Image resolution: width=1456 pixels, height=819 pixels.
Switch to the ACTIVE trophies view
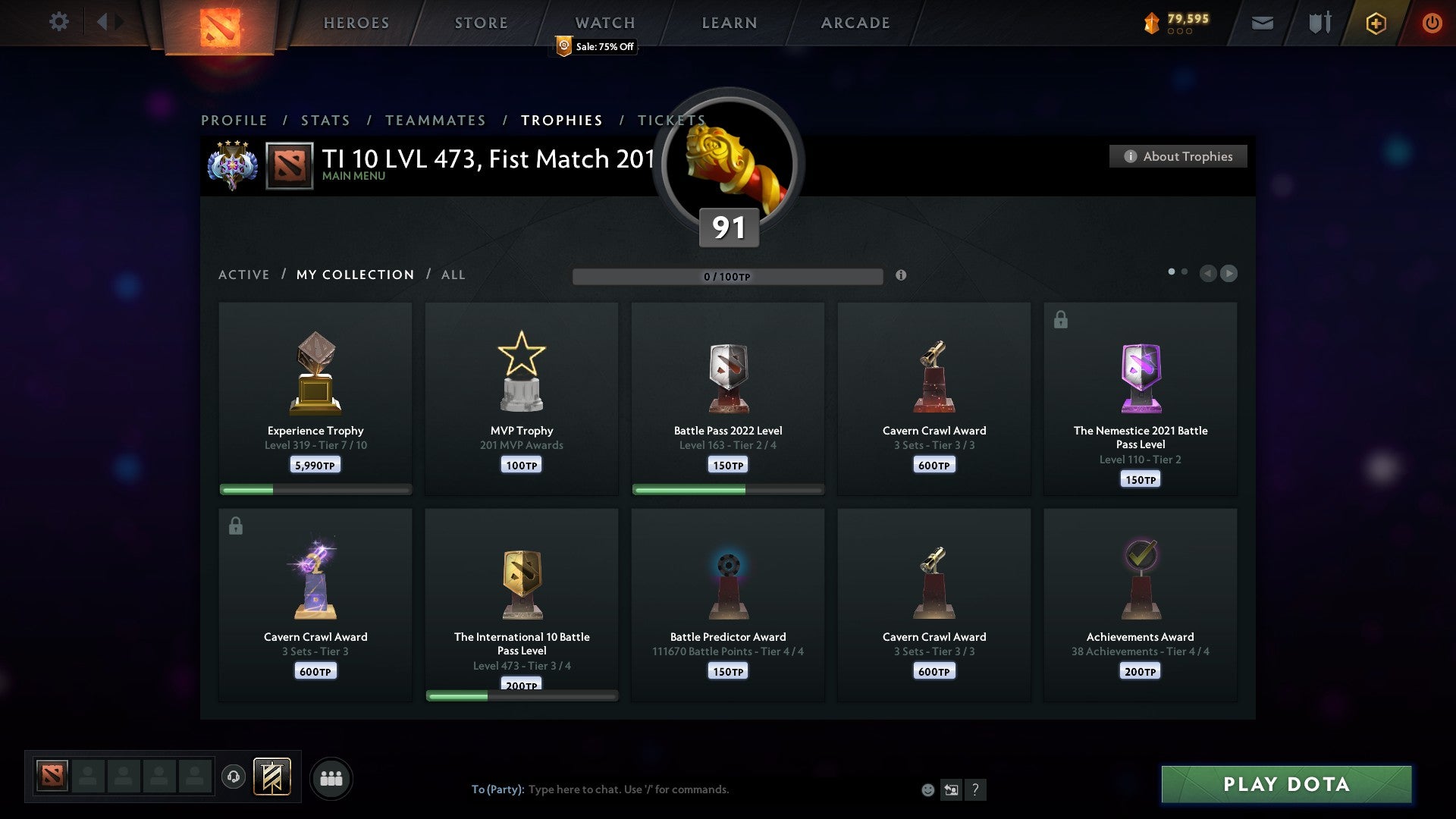pyautogui.click(x=244, y=275)
